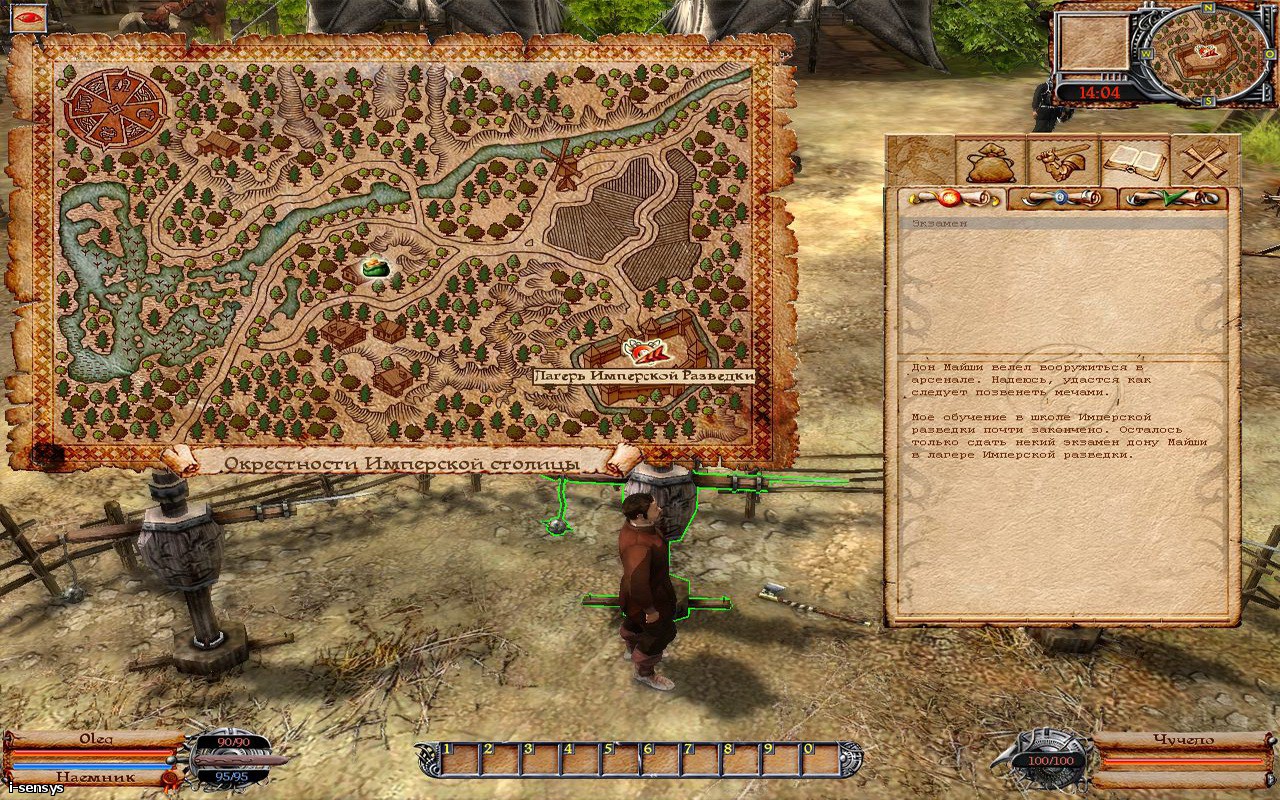Switch to the sword-in-hand skills tab
The height and width of the screenshot is (800, 1280).
[1061, 161]
